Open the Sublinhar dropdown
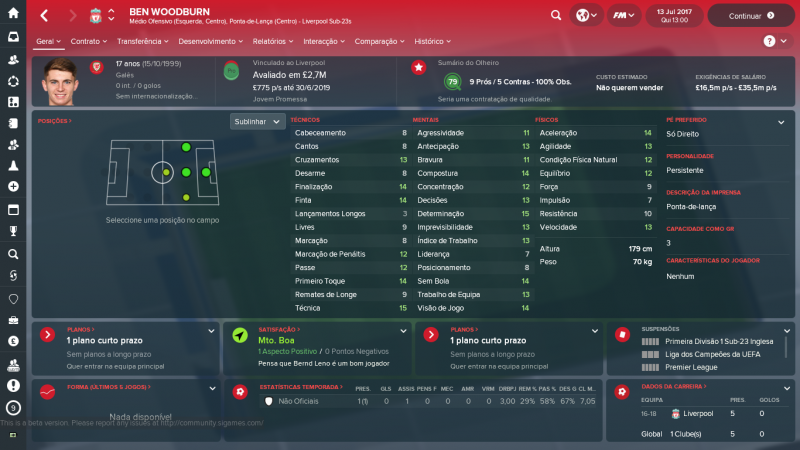800x450 pixels. pyautogui.click(x=257, y=122)
